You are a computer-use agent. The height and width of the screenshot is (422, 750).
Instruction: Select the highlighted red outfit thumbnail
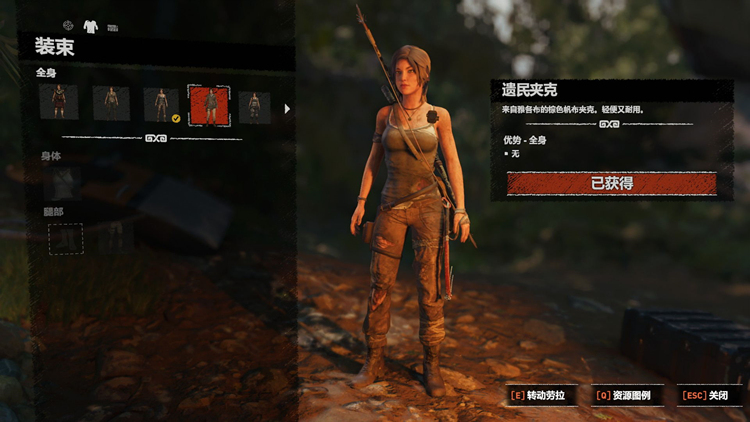210,104
